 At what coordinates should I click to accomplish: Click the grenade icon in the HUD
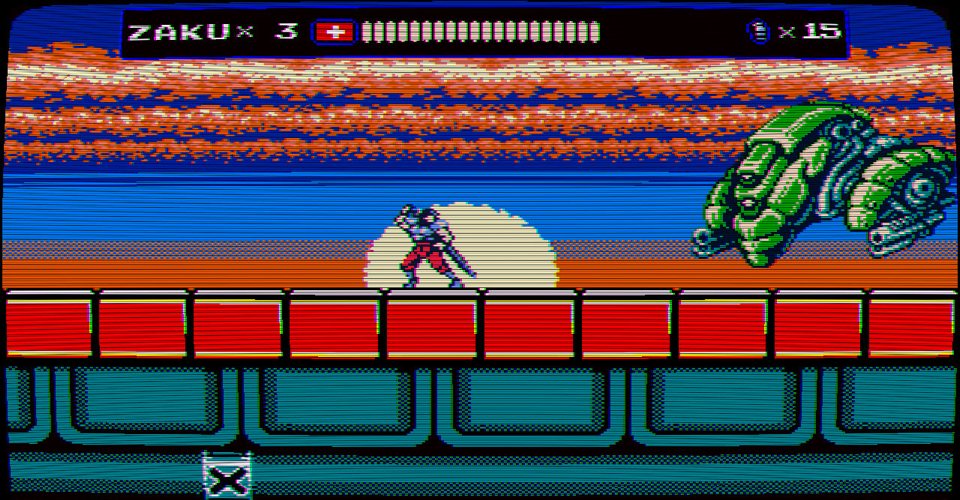(x=759, y=31)
